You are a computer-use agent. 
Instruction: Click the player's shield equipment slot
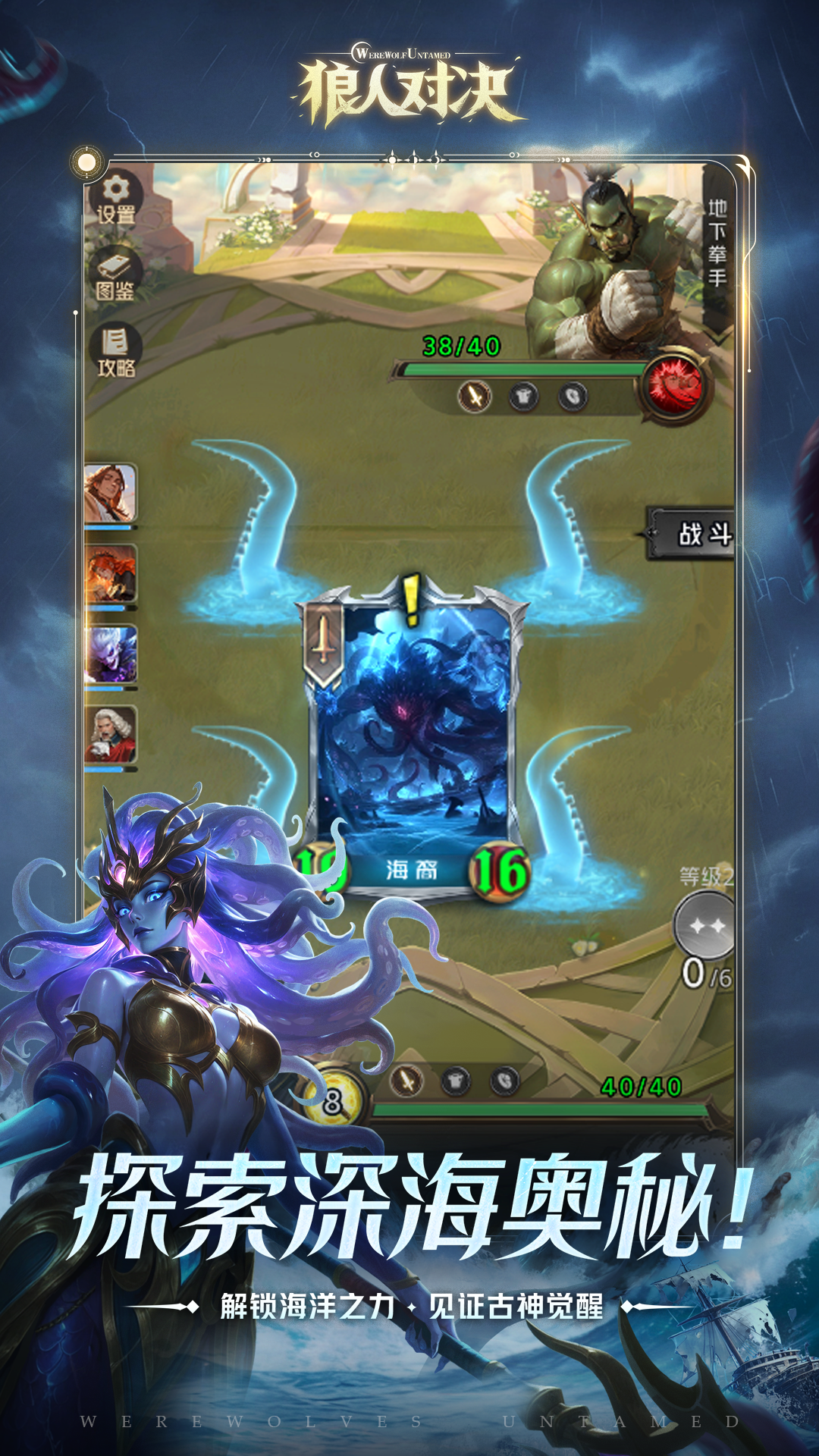pyautogui.click(x=505, y=1080)
